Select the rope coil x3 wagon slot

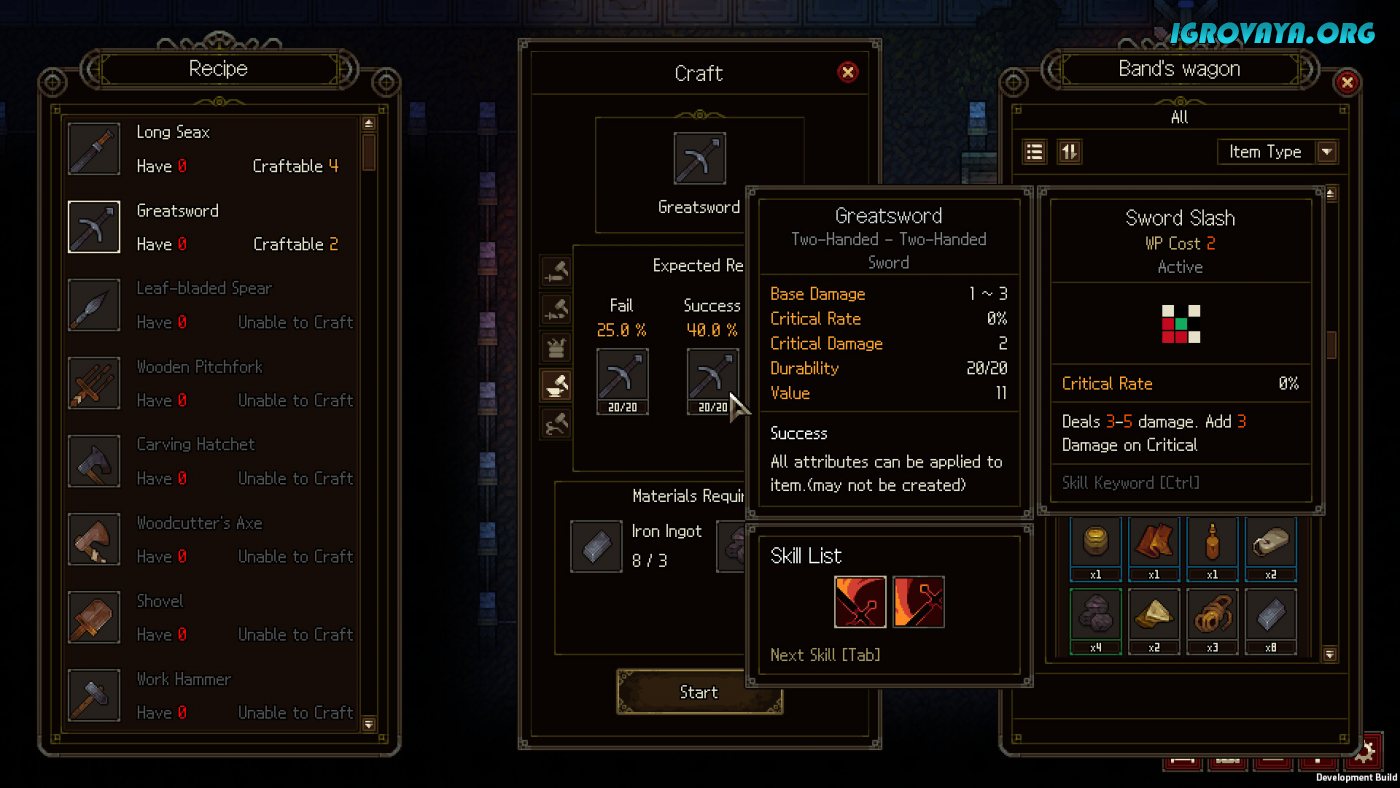coord(1212,621)
